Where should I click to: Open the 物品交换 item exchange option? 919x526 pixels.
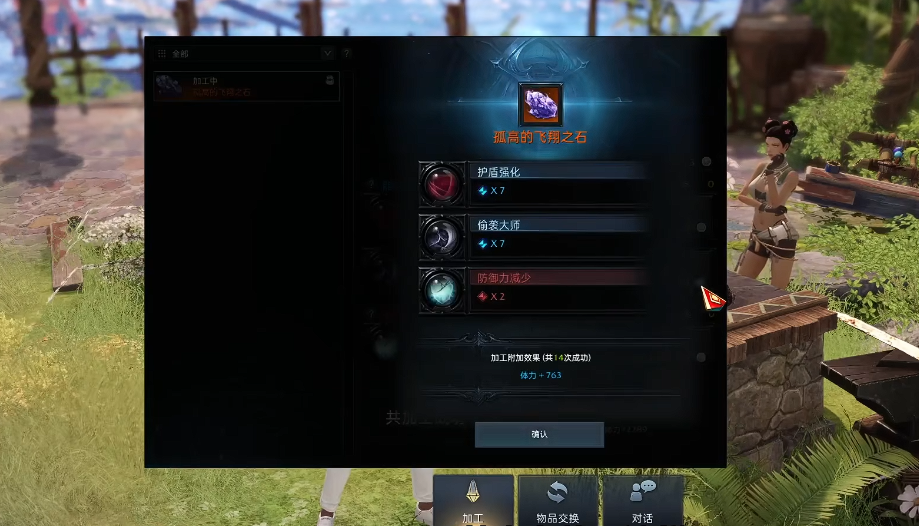tap(557, 500)
